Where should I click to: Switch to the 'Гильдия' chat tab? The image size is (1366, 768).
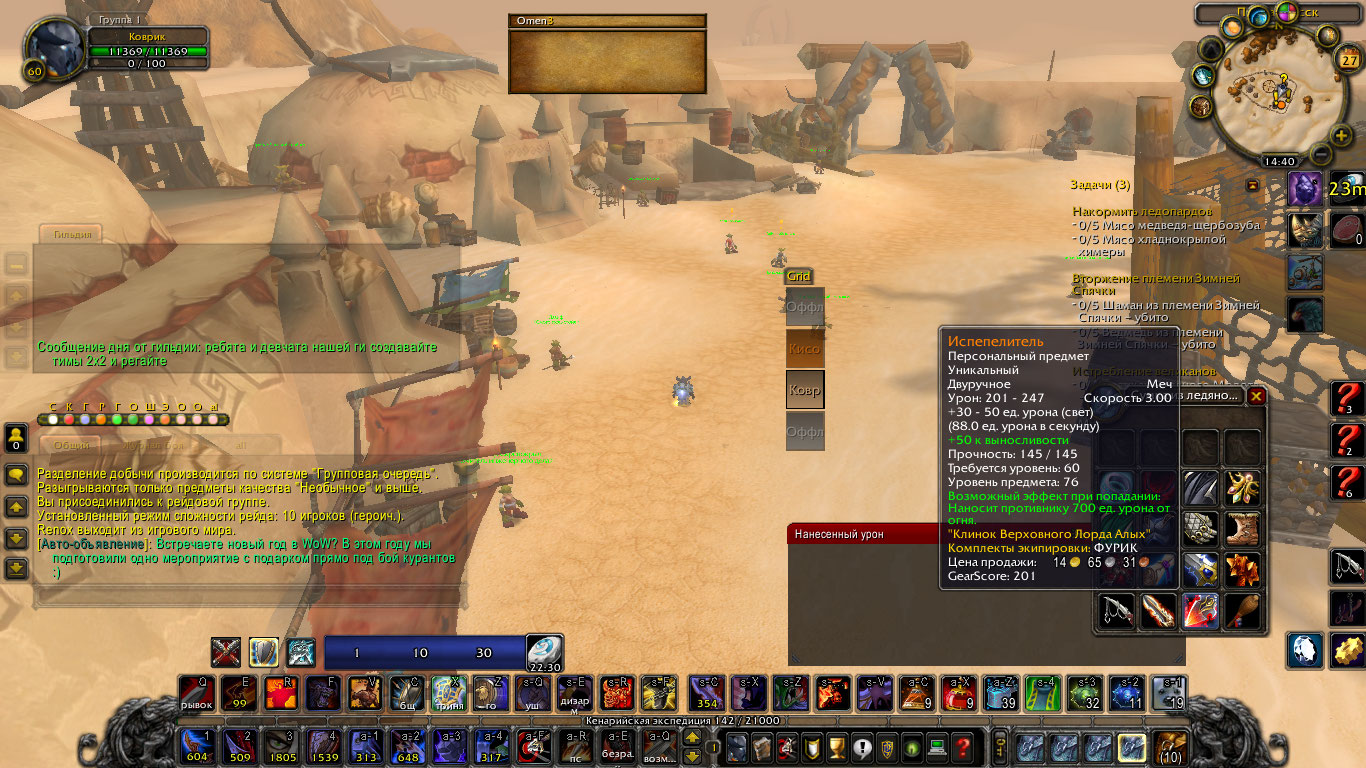tap(72, 234)
